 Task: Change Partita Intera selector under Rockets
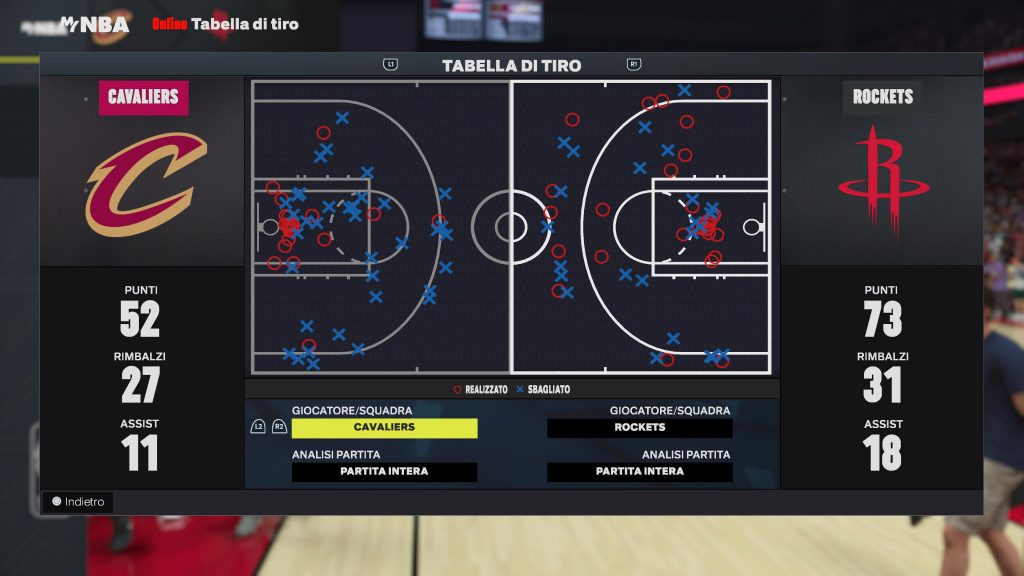click(x=639, y=472)
